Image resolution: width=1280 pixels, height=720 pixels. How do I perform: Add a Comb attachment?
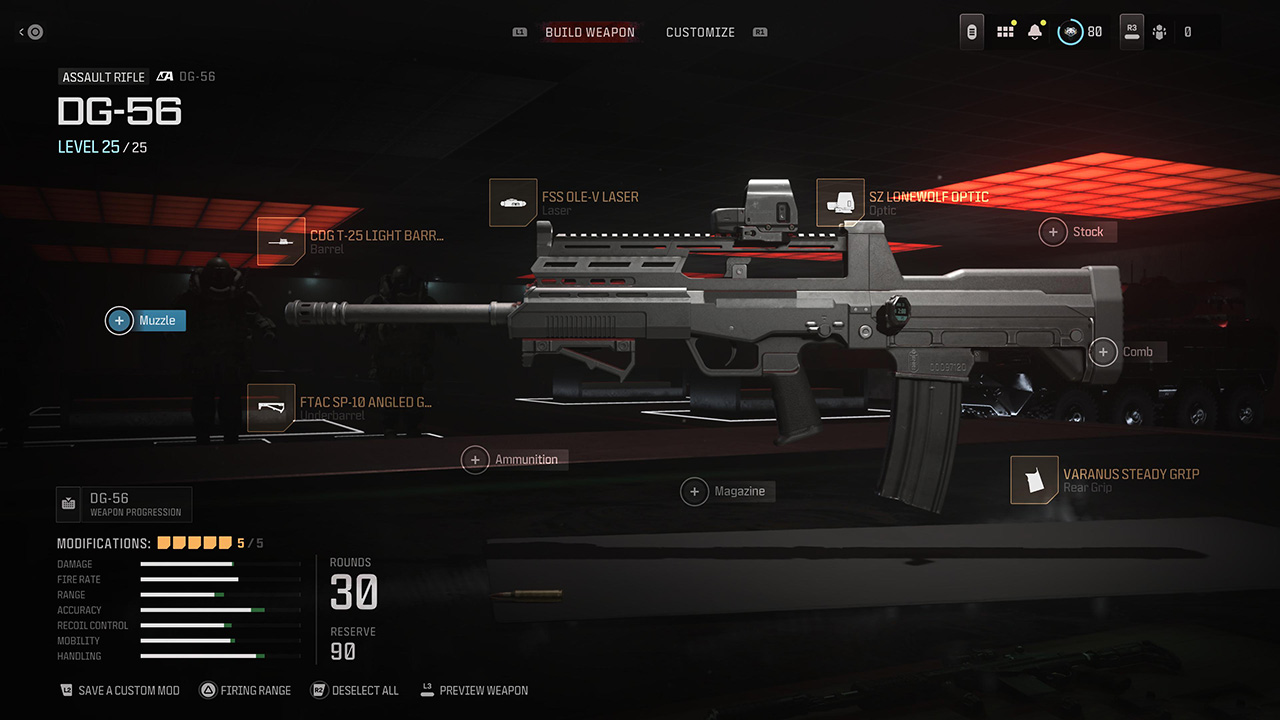(1126, 352)
